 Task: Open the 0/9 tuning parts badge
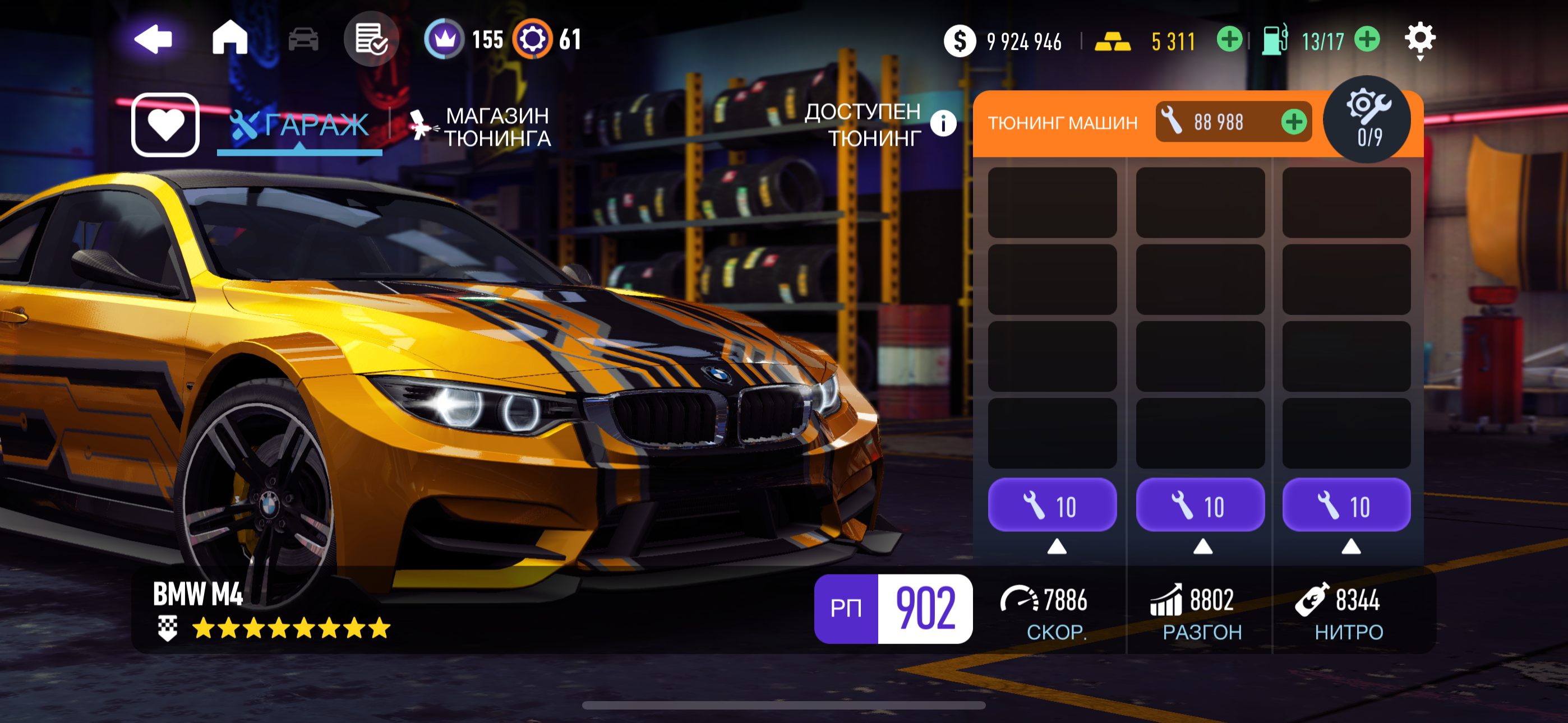point(1369,119)
